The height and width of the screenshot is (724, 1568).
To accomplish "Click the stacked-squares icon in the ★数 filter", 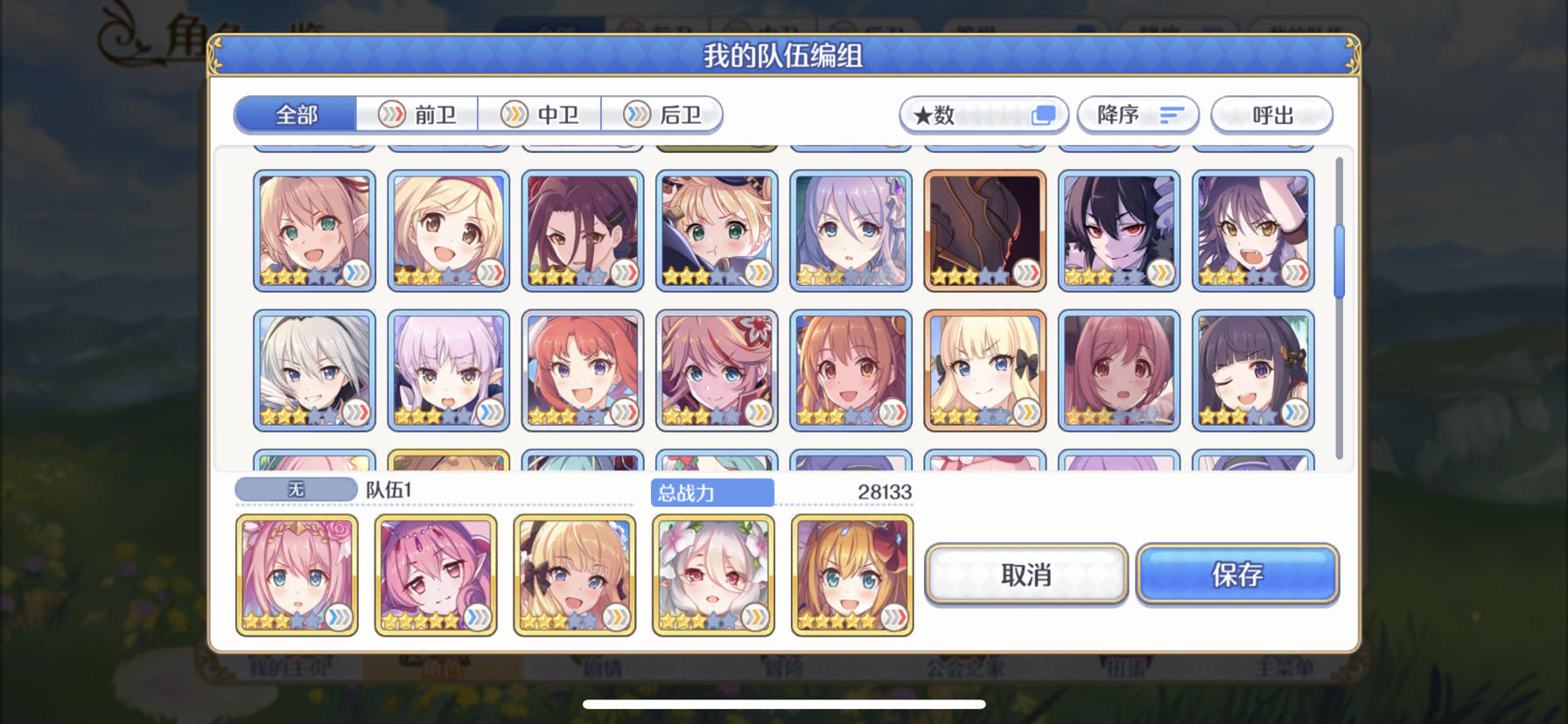I will tap(1043, 114).
